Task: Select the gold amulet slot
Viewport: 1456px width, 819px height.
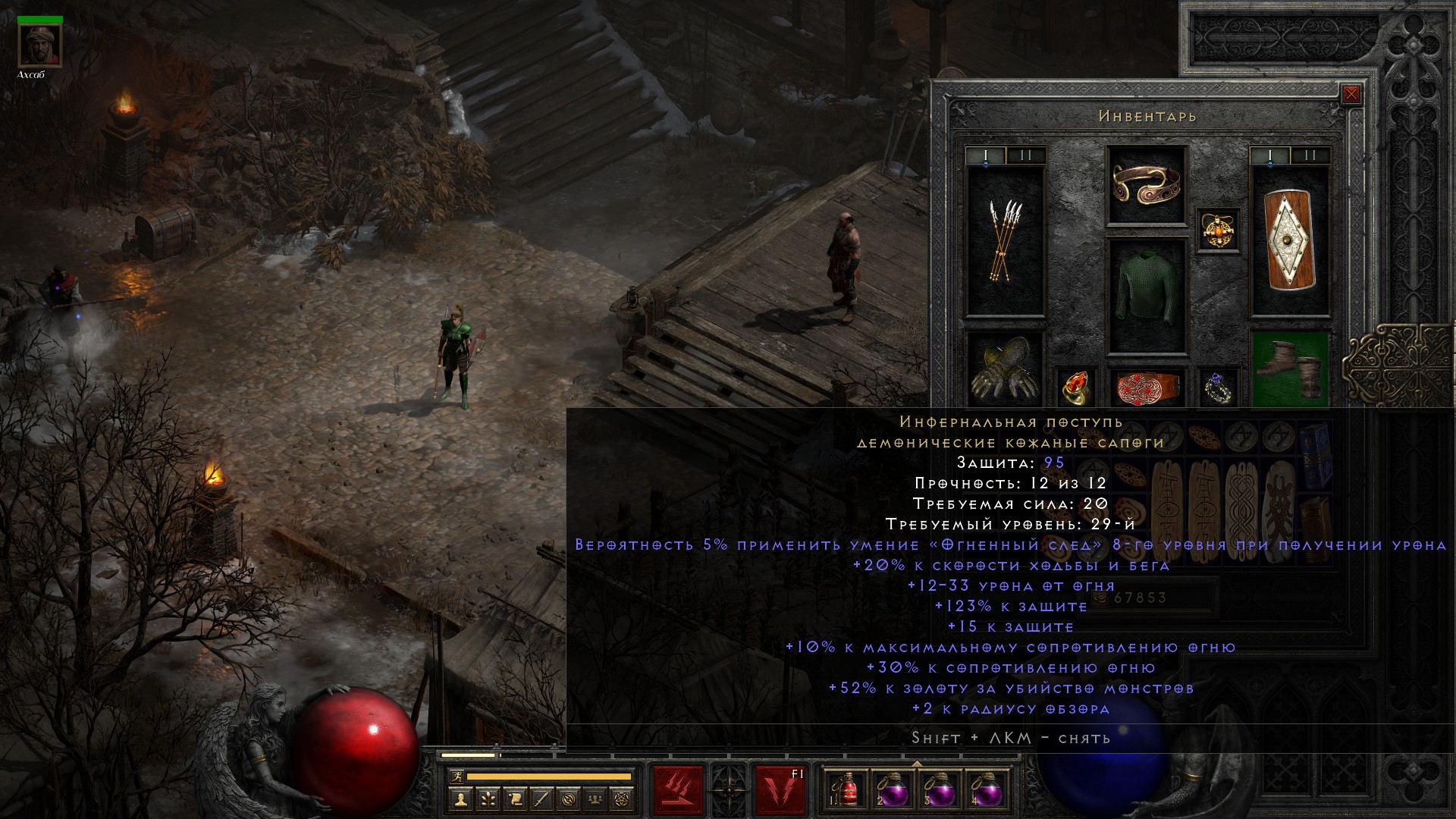Action: (x=1218, y=230)
